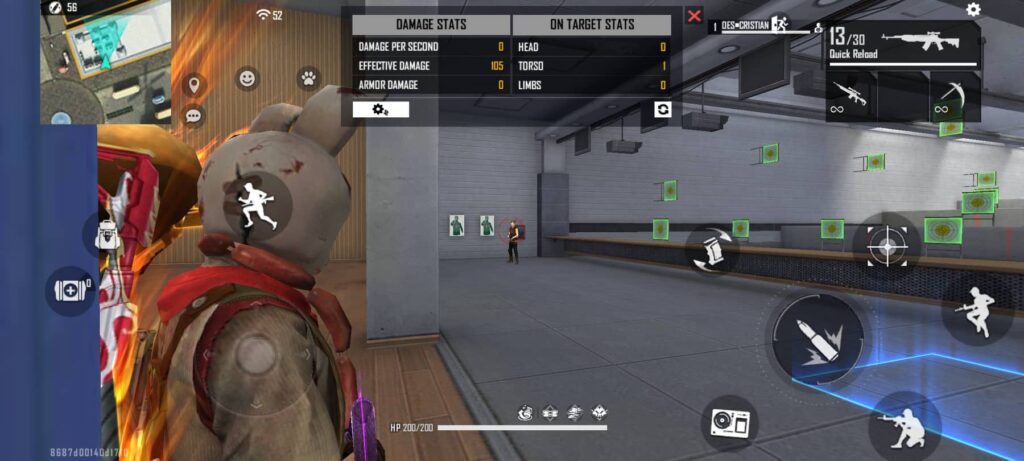Open the damage stats settings gear button
The height and width of the screenshot is (461, 1024).
click(381, 109)
